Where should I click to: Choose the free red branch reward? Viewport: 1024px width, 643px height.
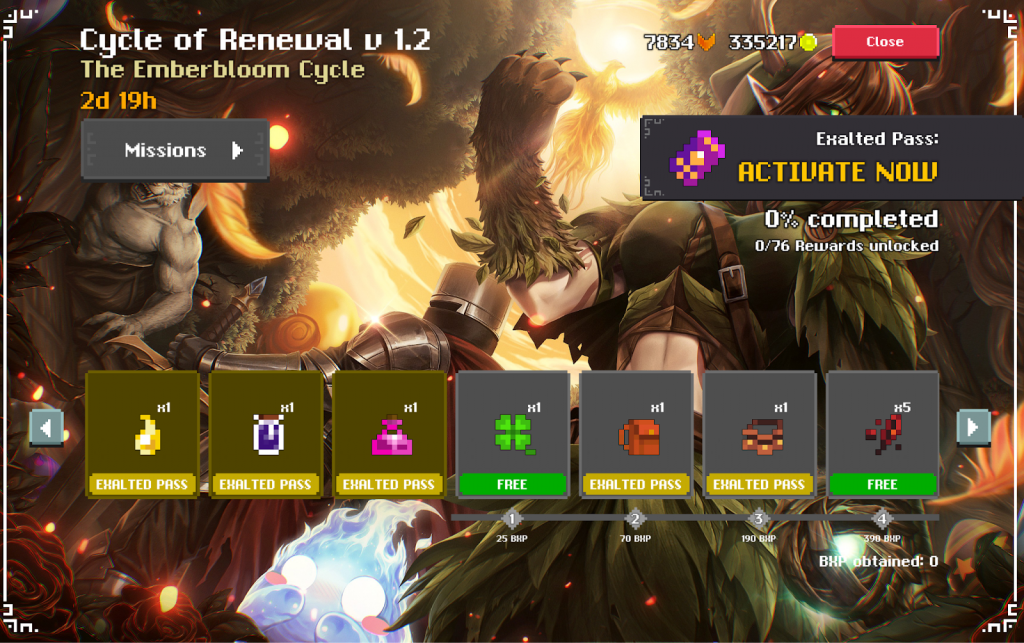click(x=882, y=434)
